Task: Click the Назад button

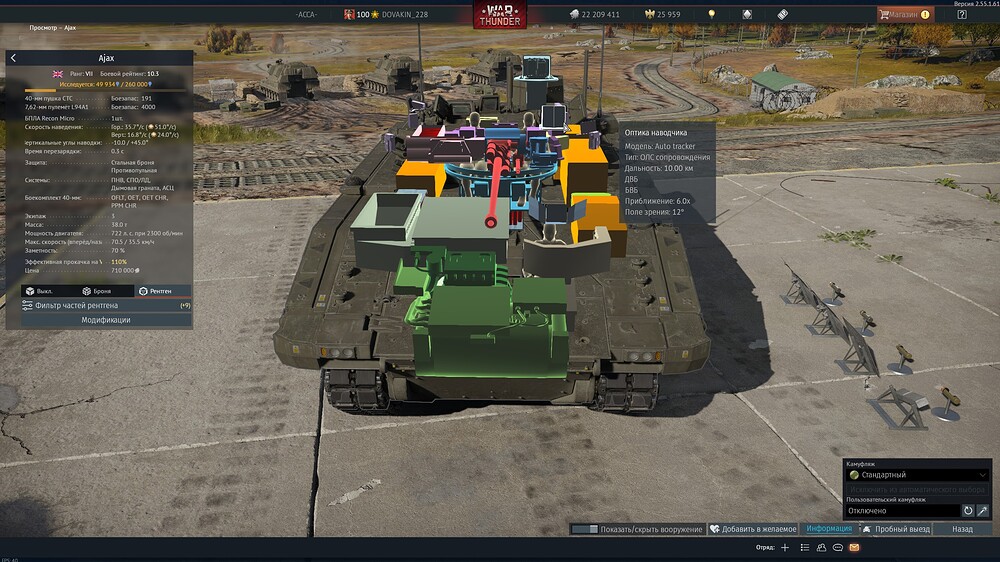Action: [962, 529]
